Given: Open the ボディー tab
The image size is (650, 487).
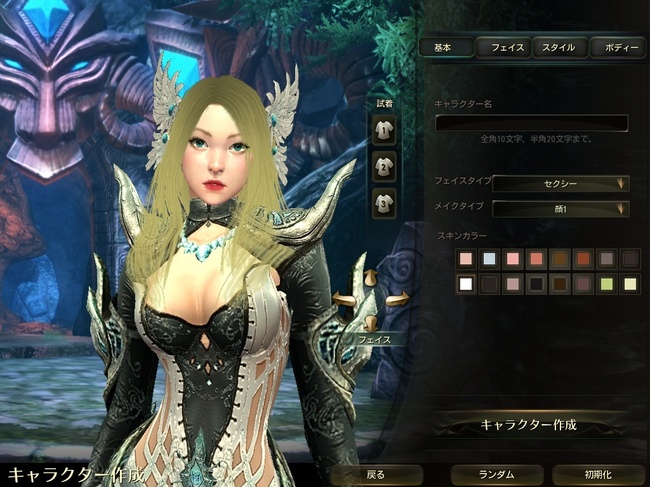Looking at the screenshot, I should coord(617,47).
